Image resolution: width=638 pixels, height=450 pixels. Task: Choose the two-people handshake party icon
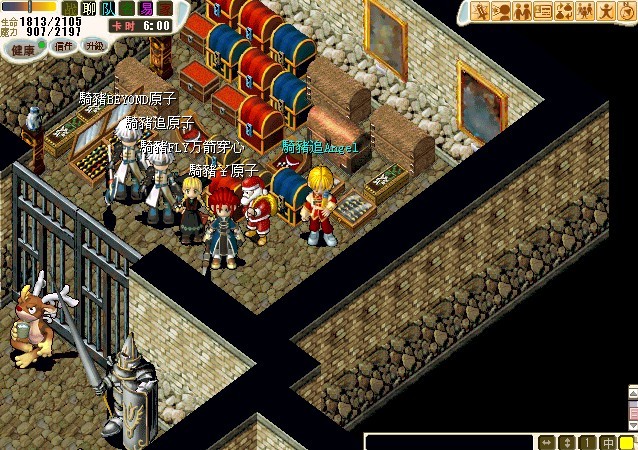tap(522, 11)
